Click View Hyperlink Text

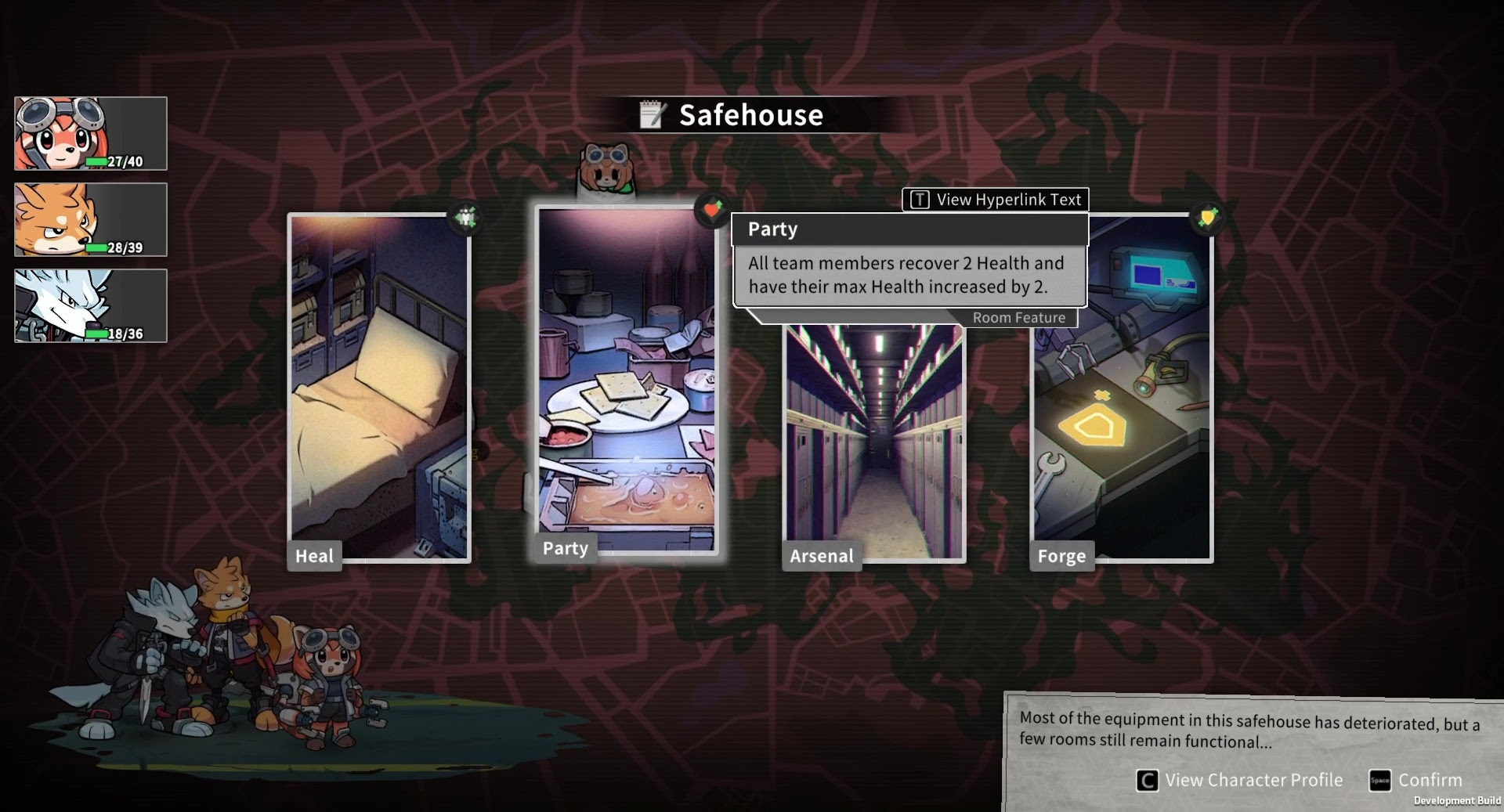click(996, 200)
